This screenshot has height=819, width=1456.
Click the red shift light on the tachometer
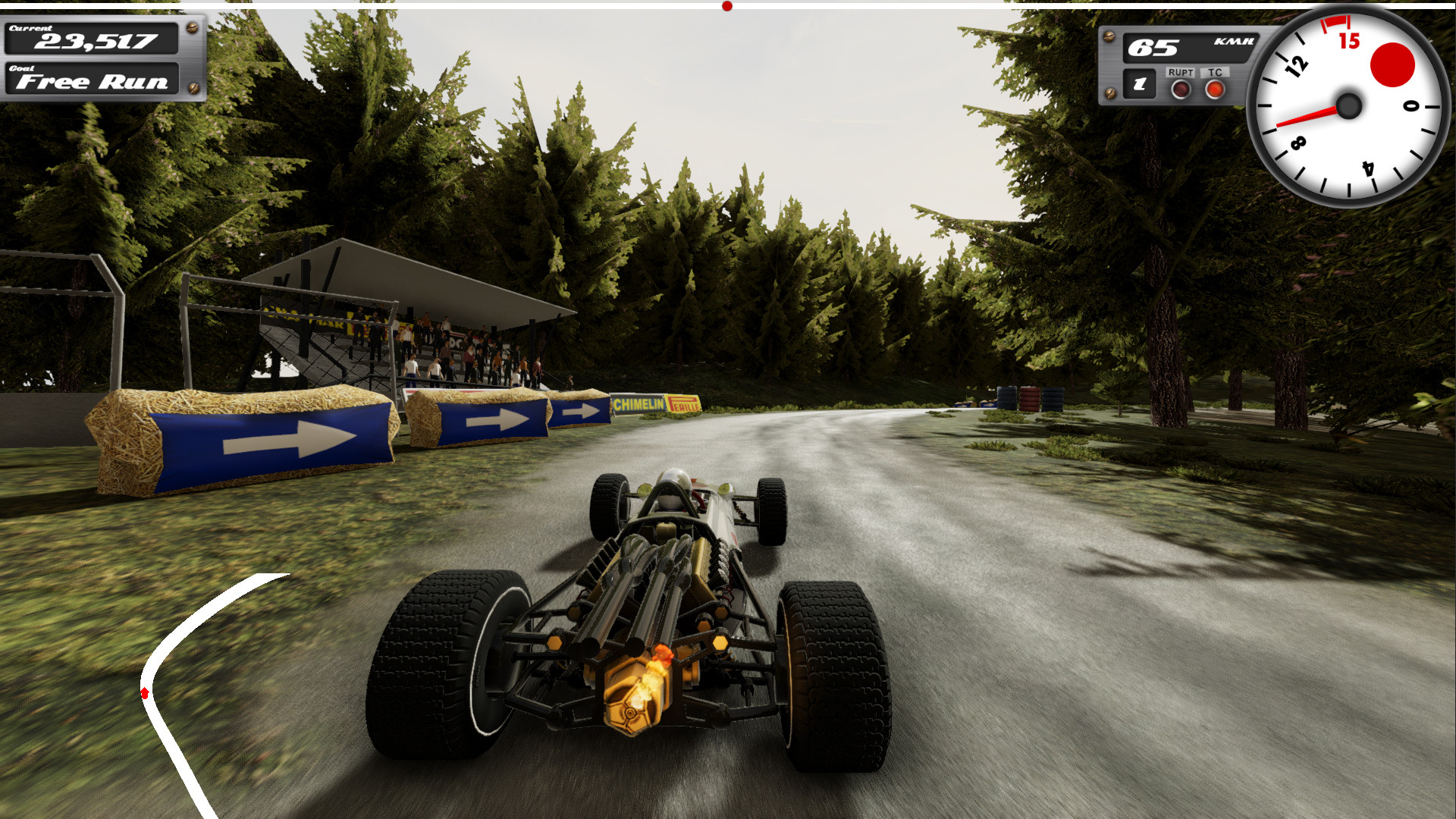(1392, 62)
